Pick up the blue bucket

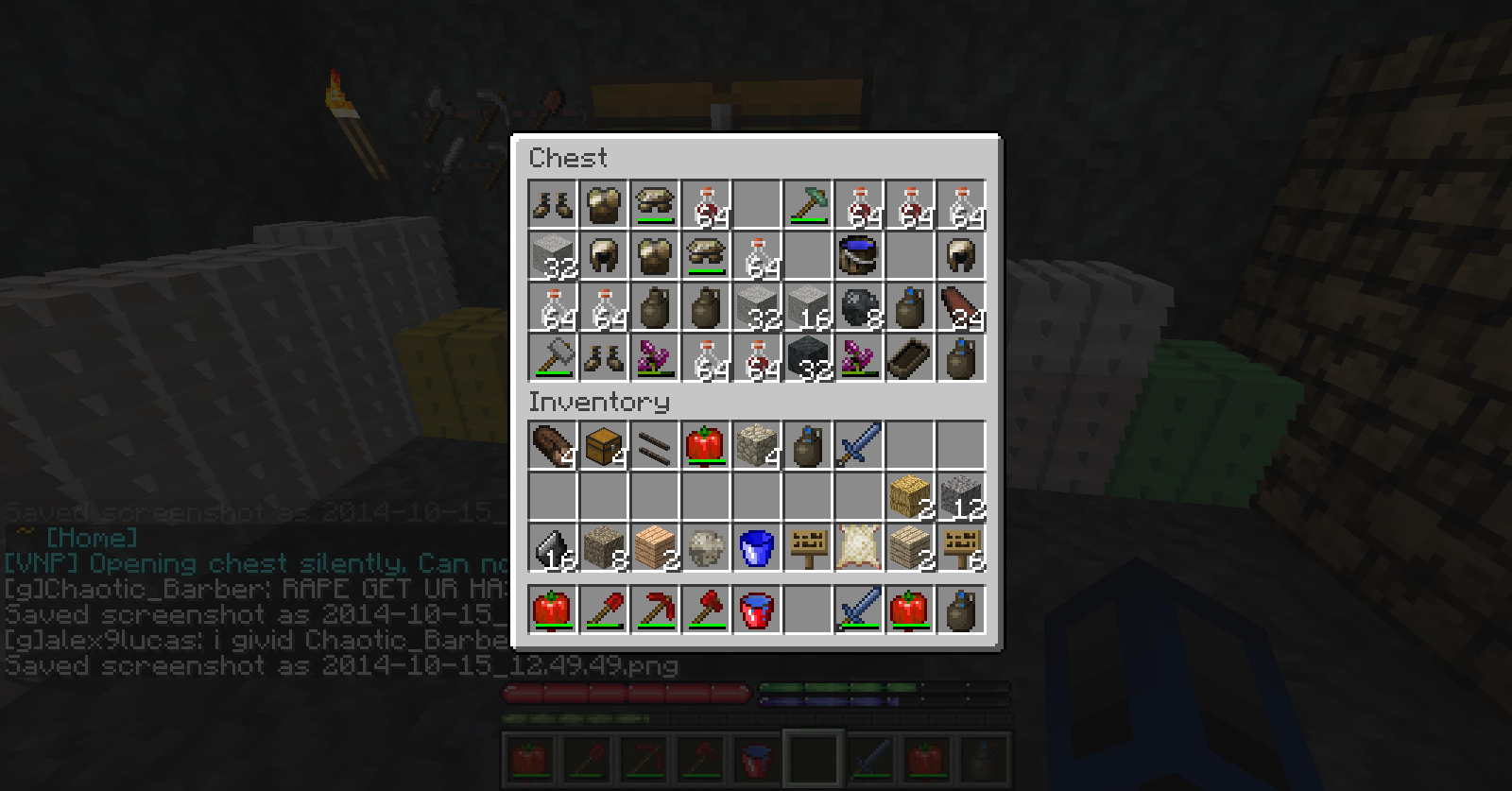coord(757,548)
